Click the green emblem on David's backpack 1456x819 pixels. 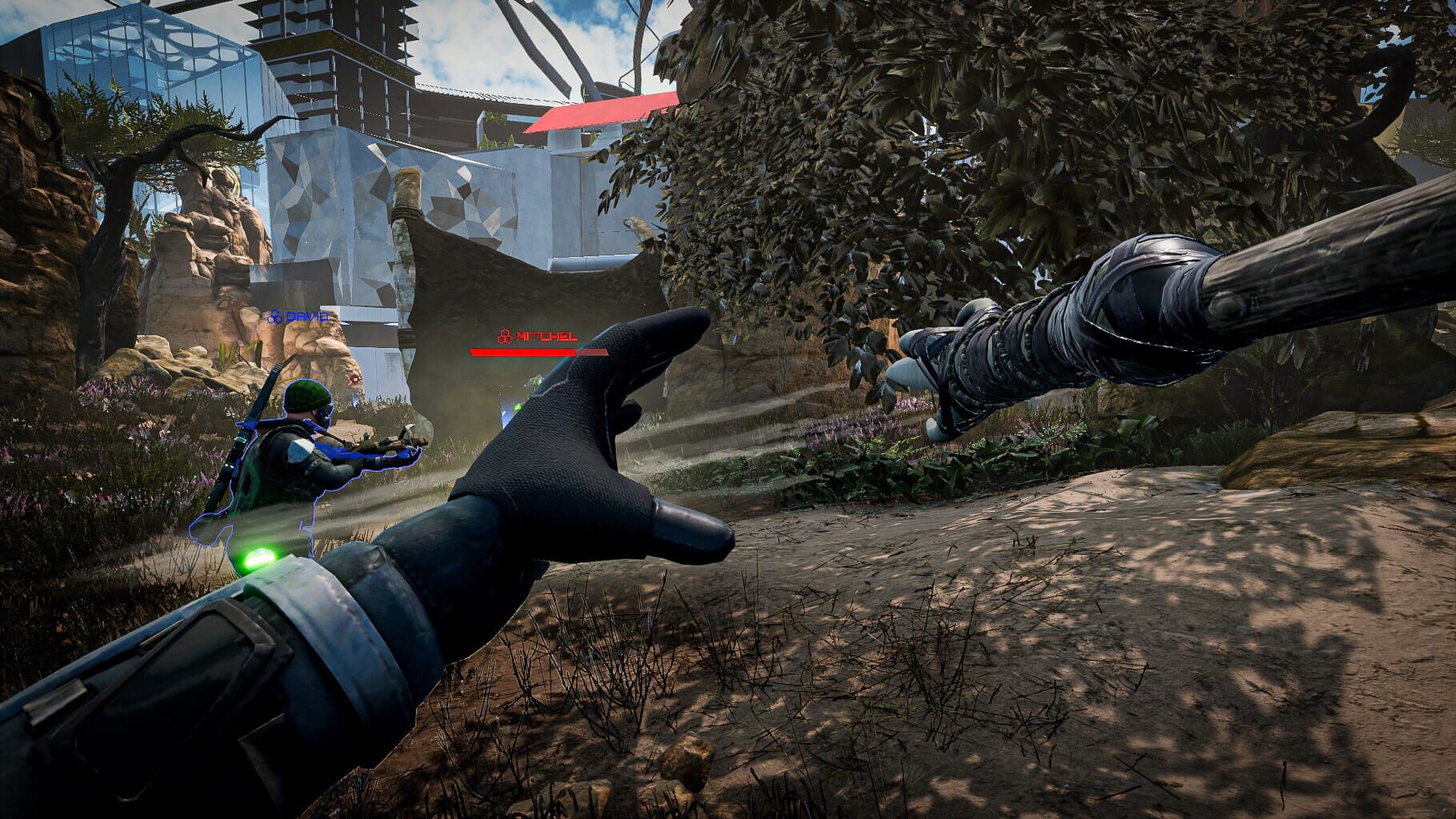[x=246, y=486]
